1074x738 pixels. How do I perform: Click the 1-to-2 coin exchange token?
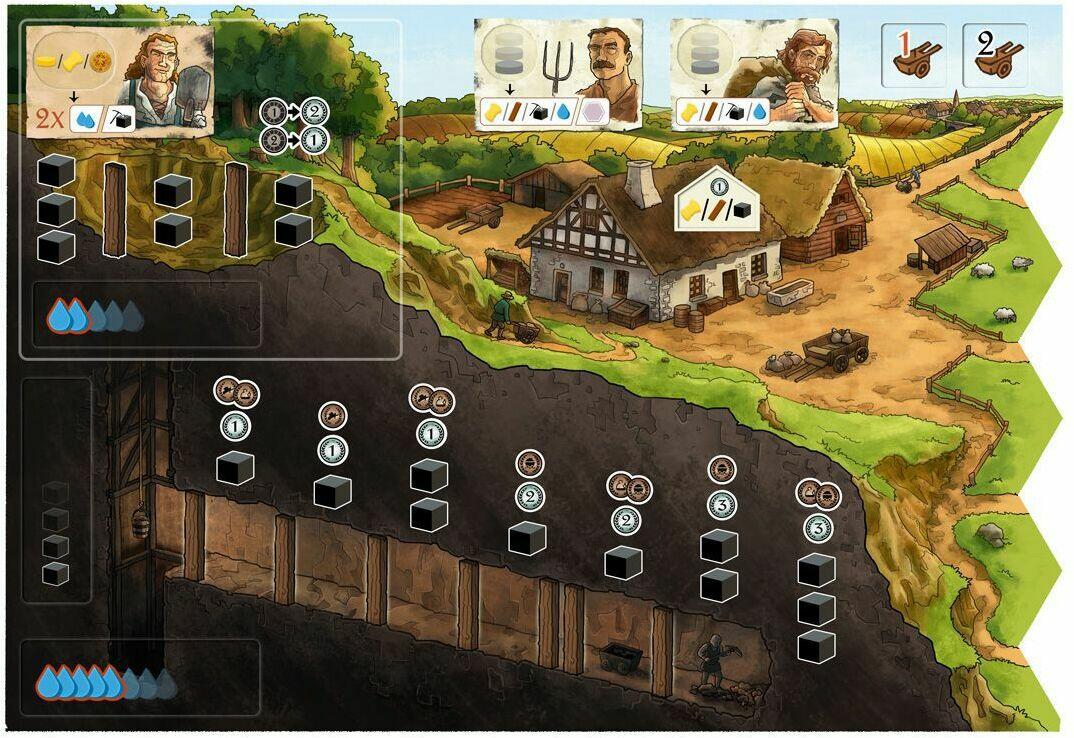293,112
